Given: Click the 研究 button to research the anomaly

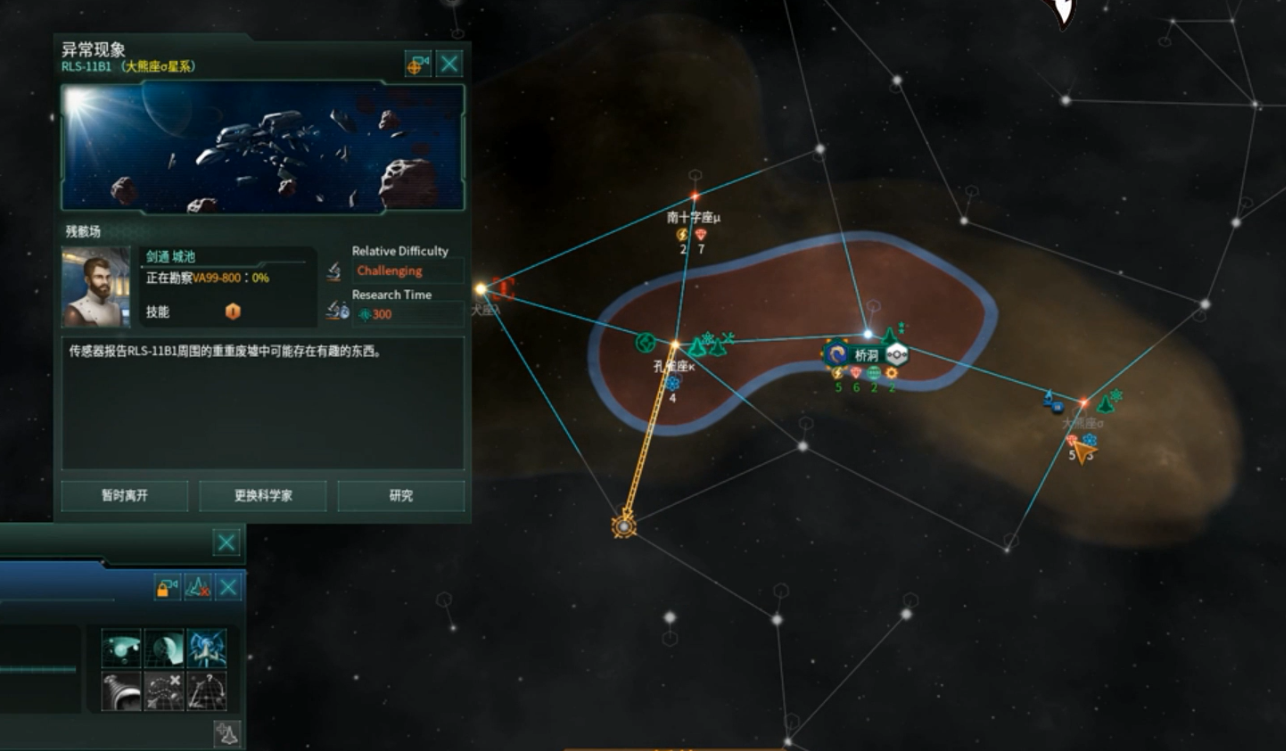Looking at the screenshot, I should (401, 496).
